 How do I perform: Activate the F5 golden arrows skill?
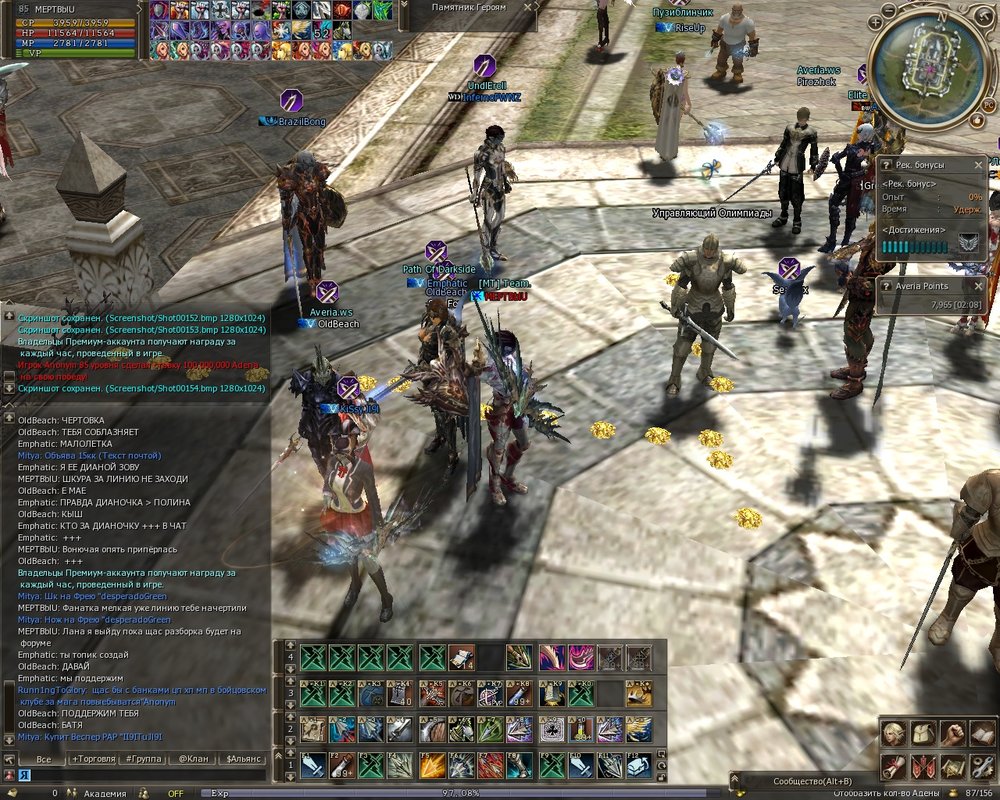(x=432, y=765)
